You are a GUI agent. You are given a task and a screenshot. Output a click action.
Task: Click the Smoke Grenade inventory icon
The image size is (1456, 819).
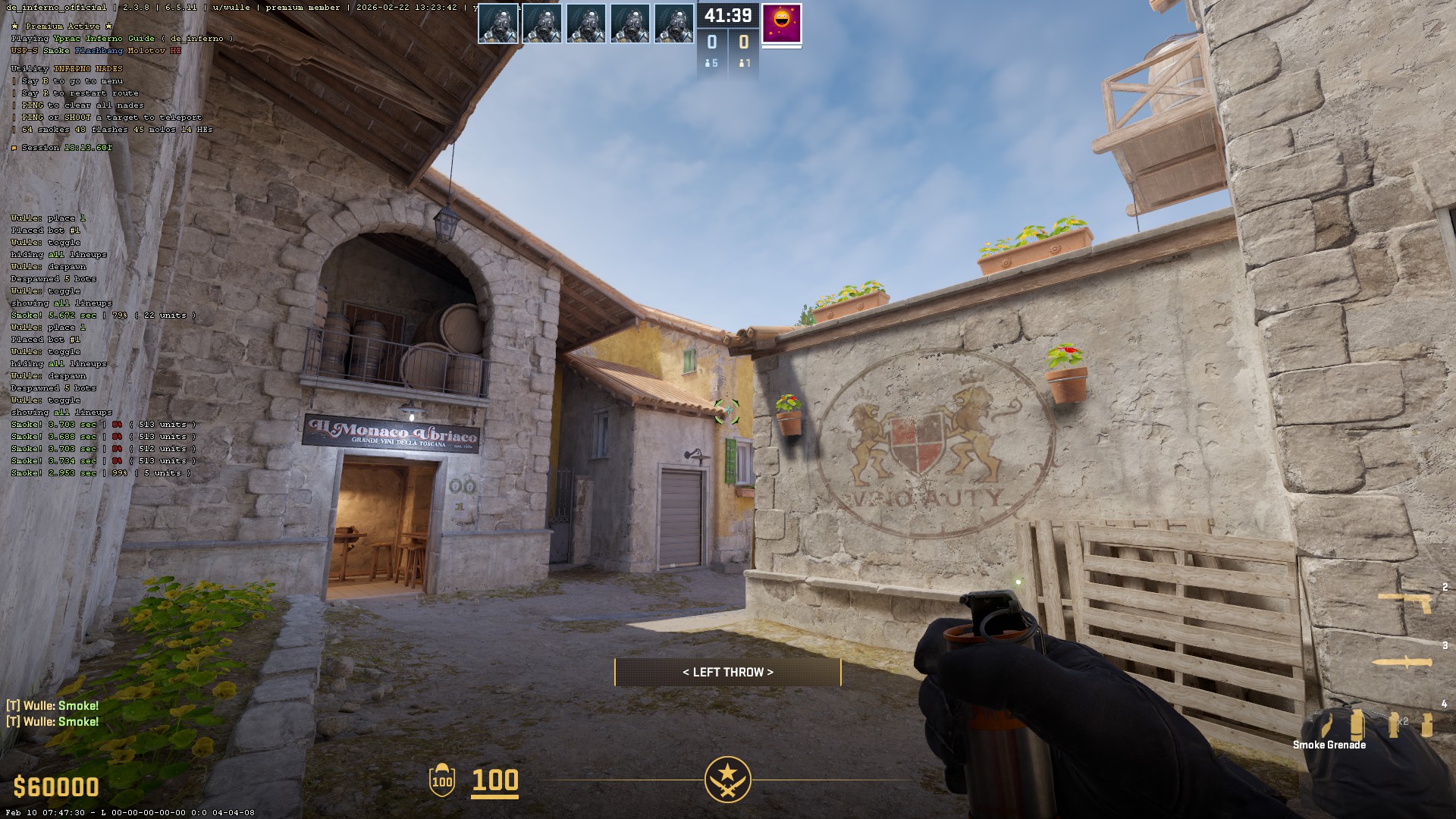1357,725
